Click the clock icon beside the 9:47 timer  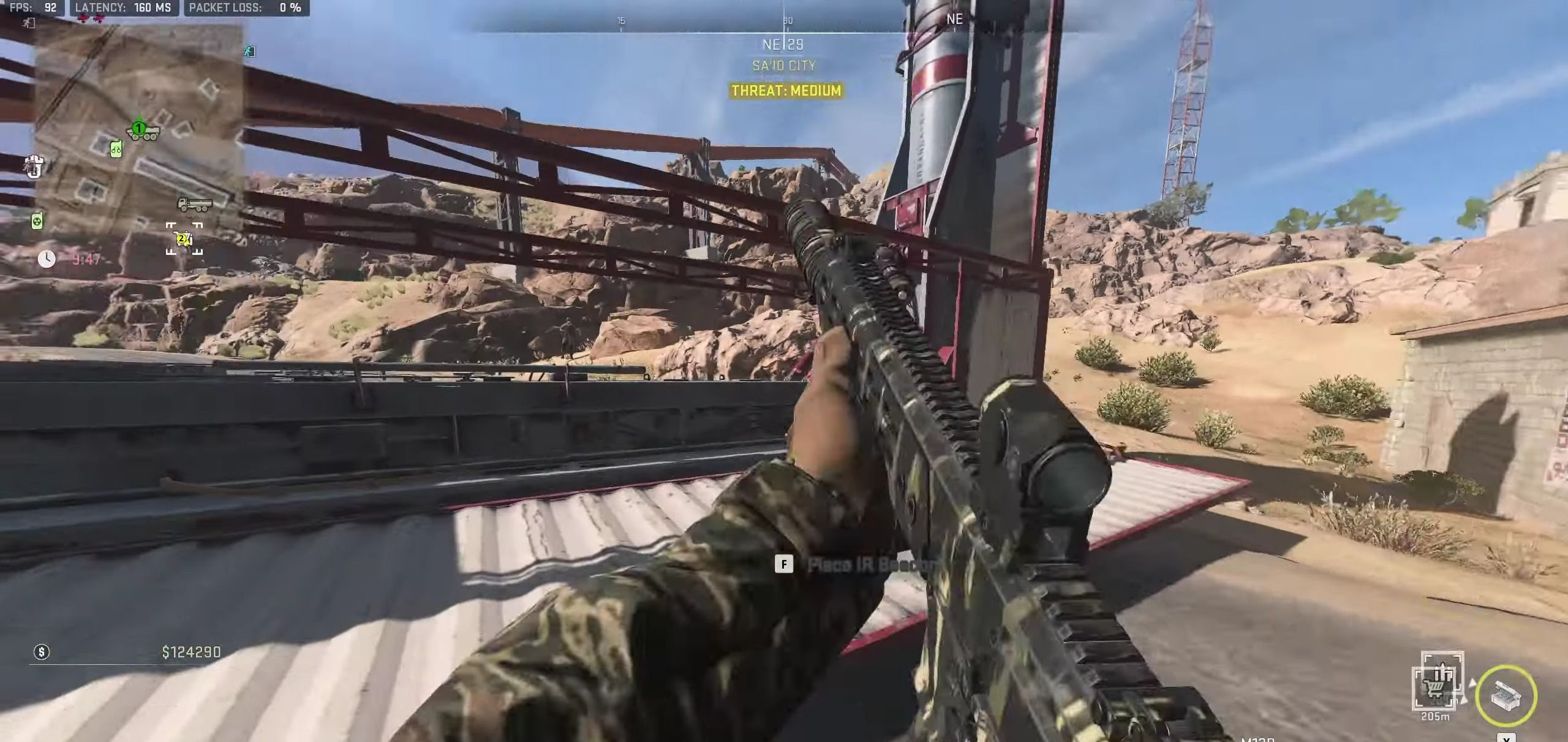coord(48,259)
